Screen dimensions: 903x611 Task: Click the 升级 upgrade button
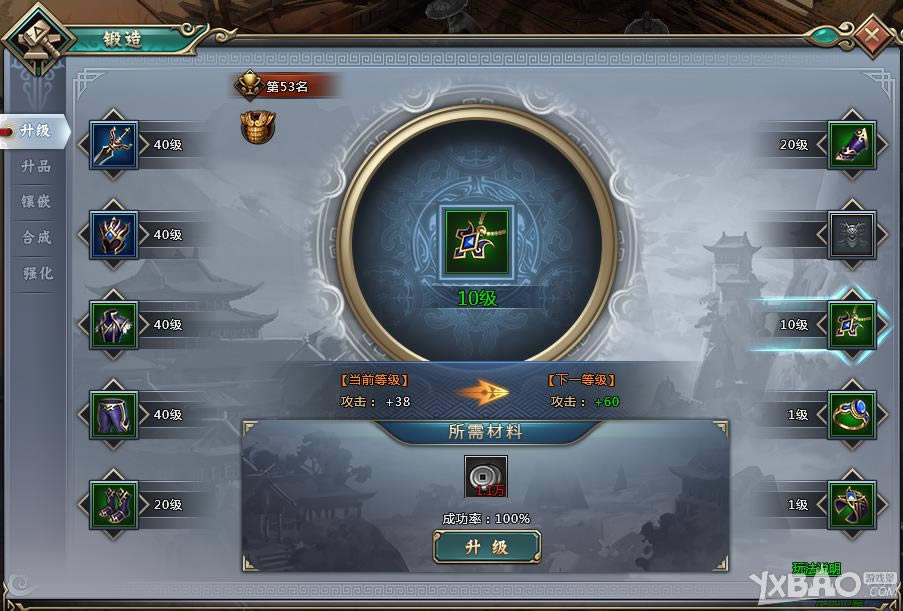[x=487, y=547]
